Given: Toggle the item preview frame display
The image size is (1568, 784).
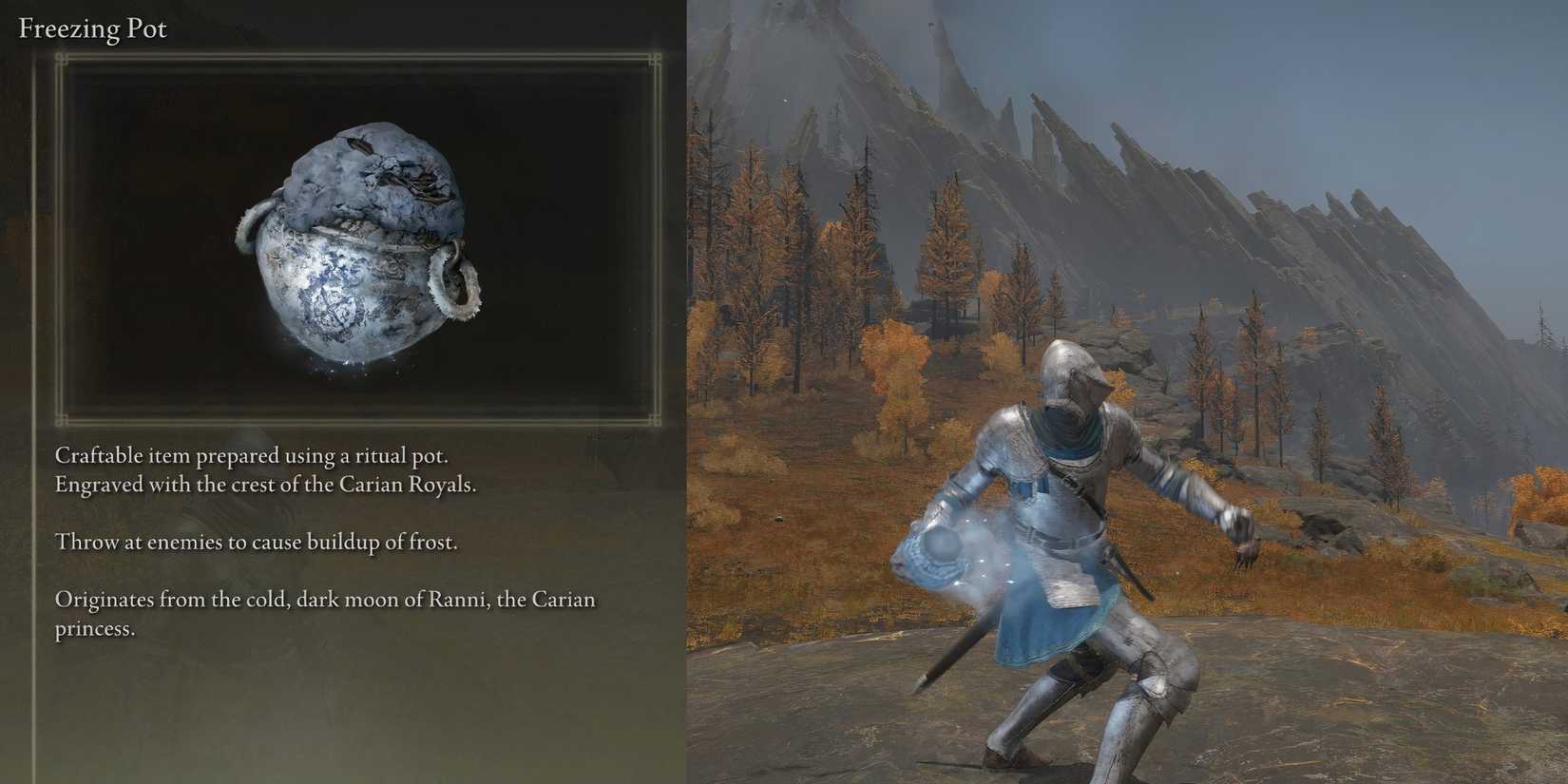Looking at the screenshot, I should (366, 238).
